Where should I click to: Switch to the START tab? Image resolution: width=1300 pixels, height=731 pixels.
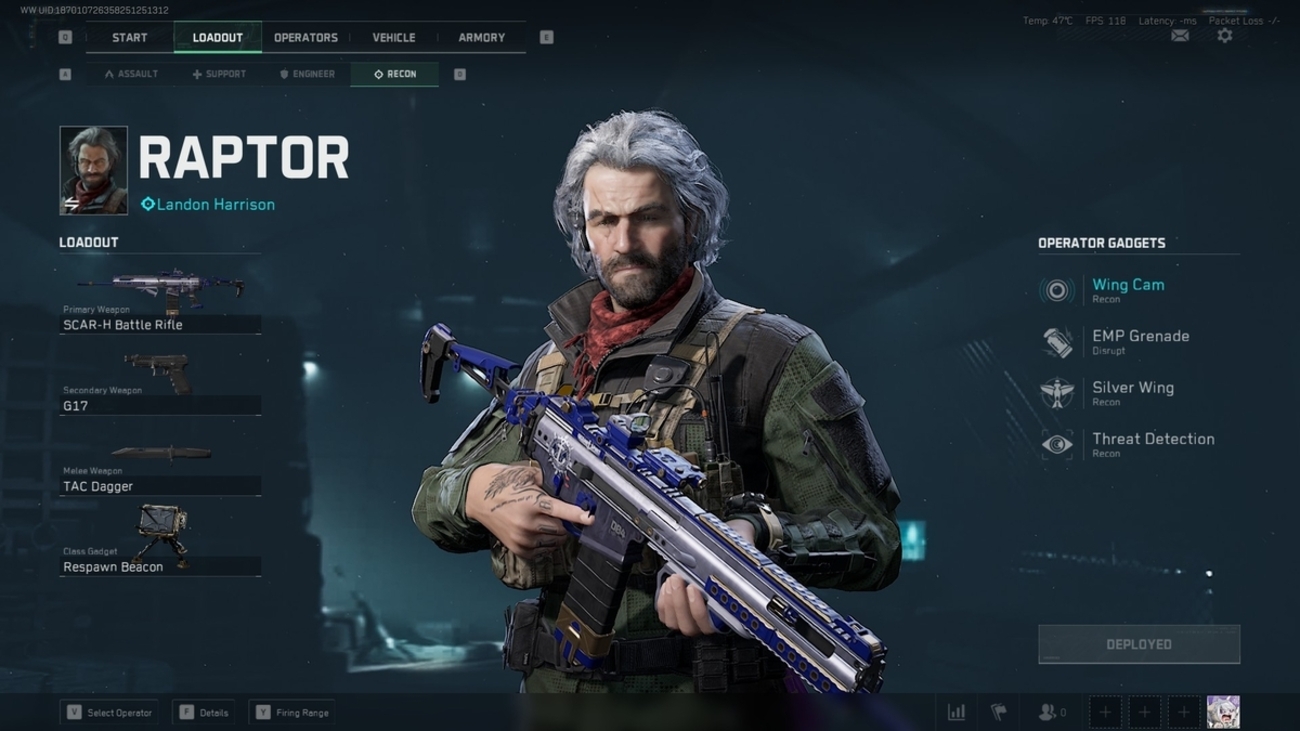pos(129,38)
